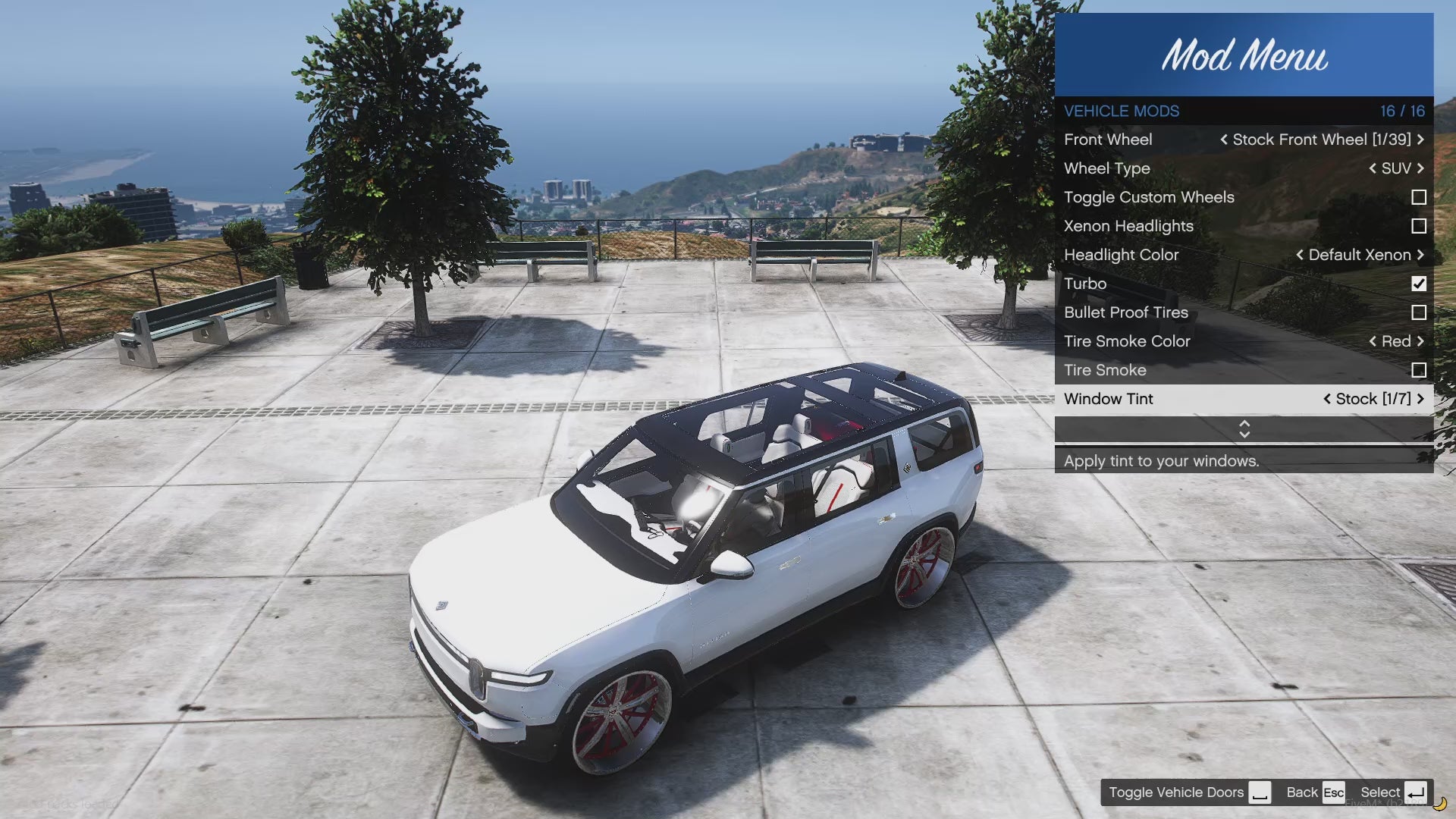1456x819 pixels.
Task: Advance Front Wheel with its right arrow
Action: [x=1420, y=140]
